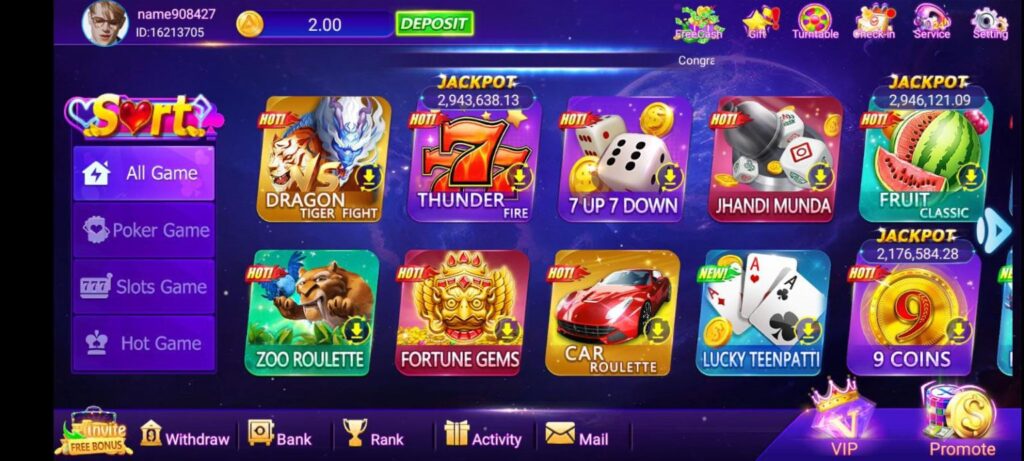
Task: Open the Setting gear
Action: tap(989, 22)
